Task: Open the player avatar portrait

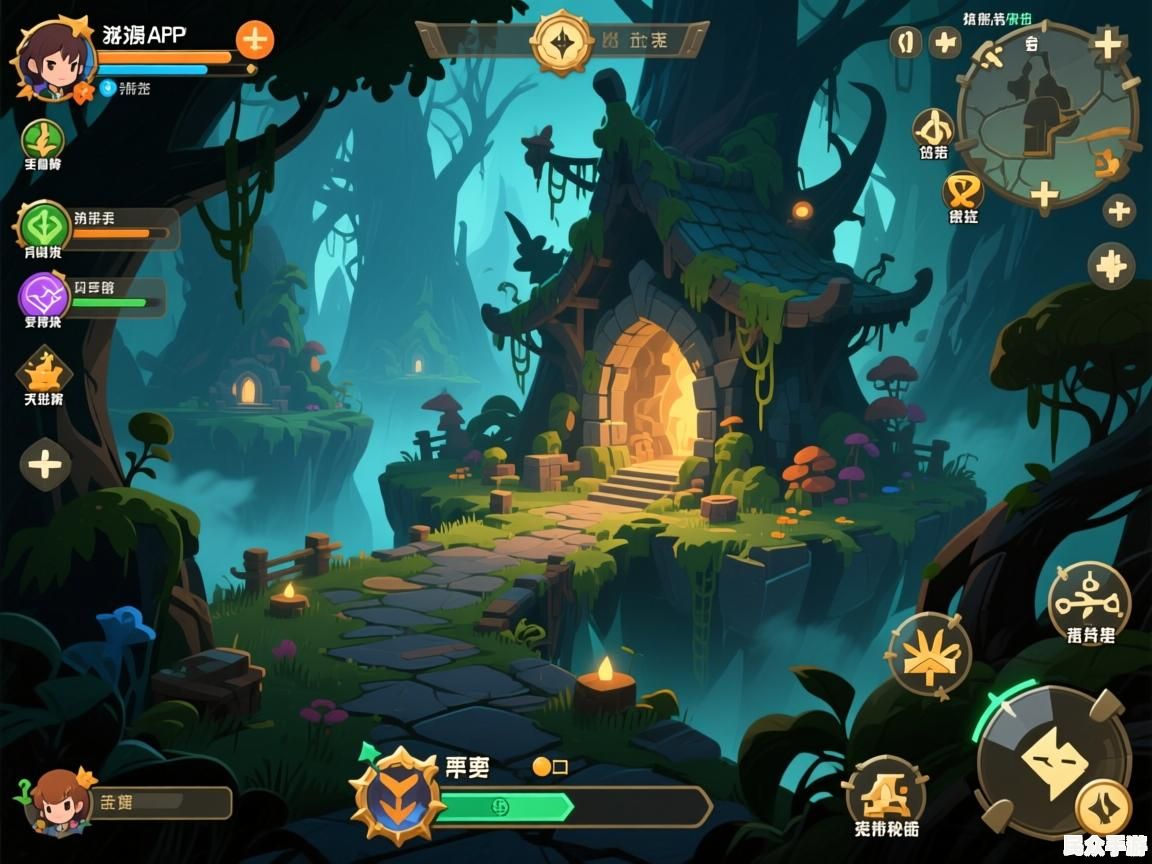Action: [x=52, y=60]
